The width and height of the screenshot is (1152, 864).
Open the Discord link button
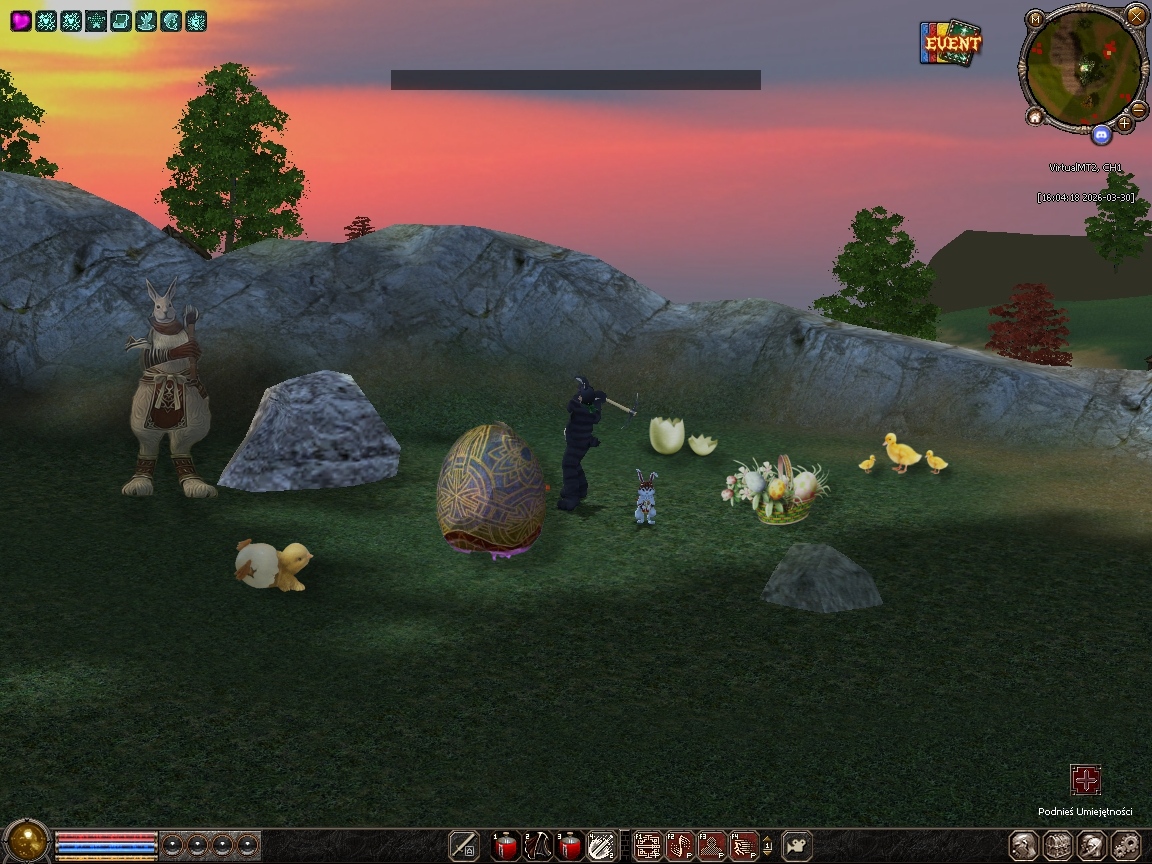[1101, 133]
